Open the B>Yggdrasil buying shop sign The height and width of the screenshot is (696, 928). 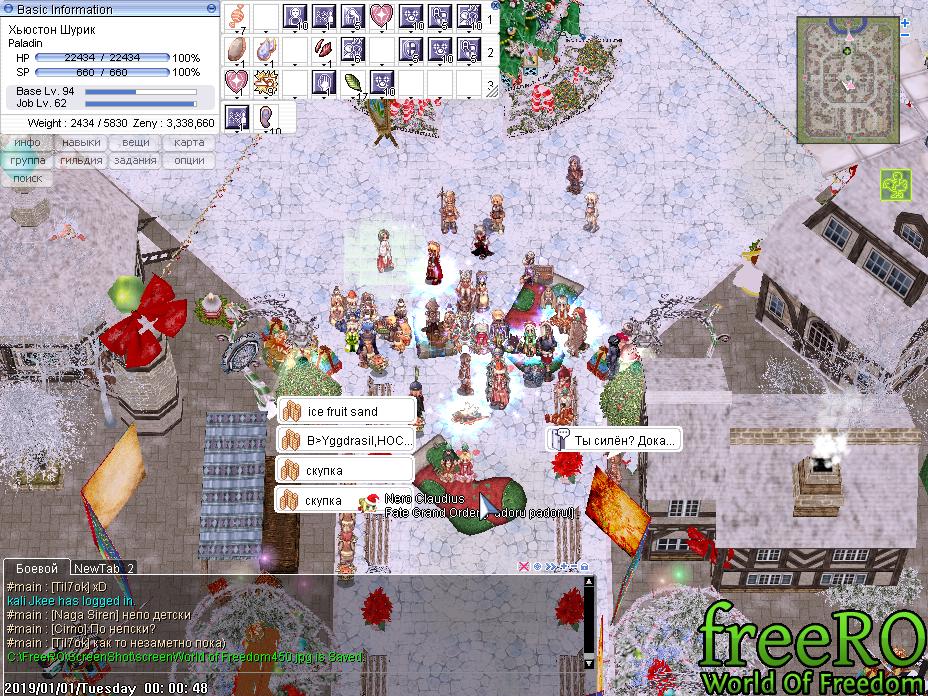click(345, 441)
